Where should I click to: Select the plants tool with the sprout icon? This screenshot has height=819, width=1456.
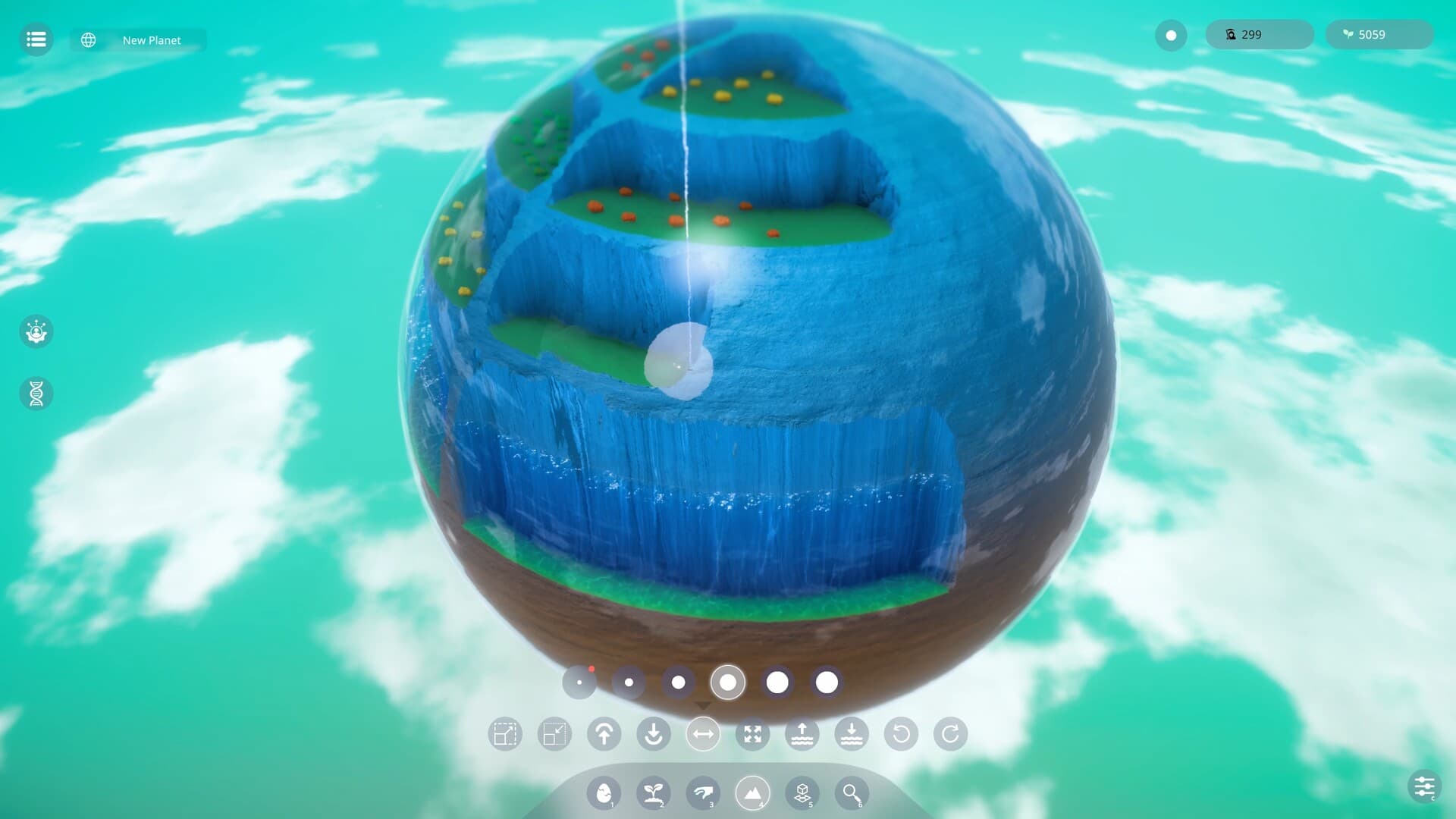coord(653,793)
